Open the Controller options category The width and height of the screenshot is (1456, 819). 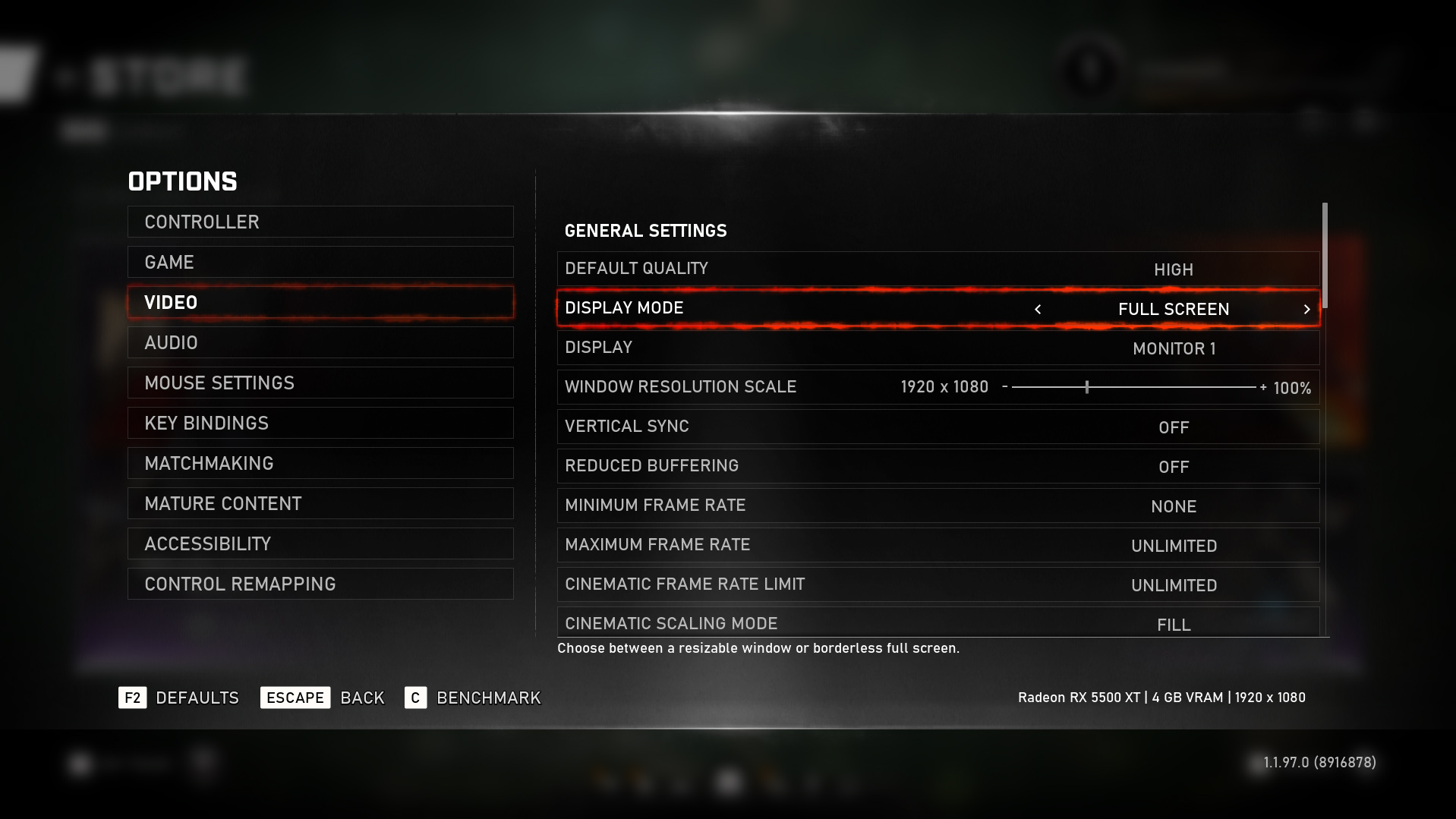point(320,222)
